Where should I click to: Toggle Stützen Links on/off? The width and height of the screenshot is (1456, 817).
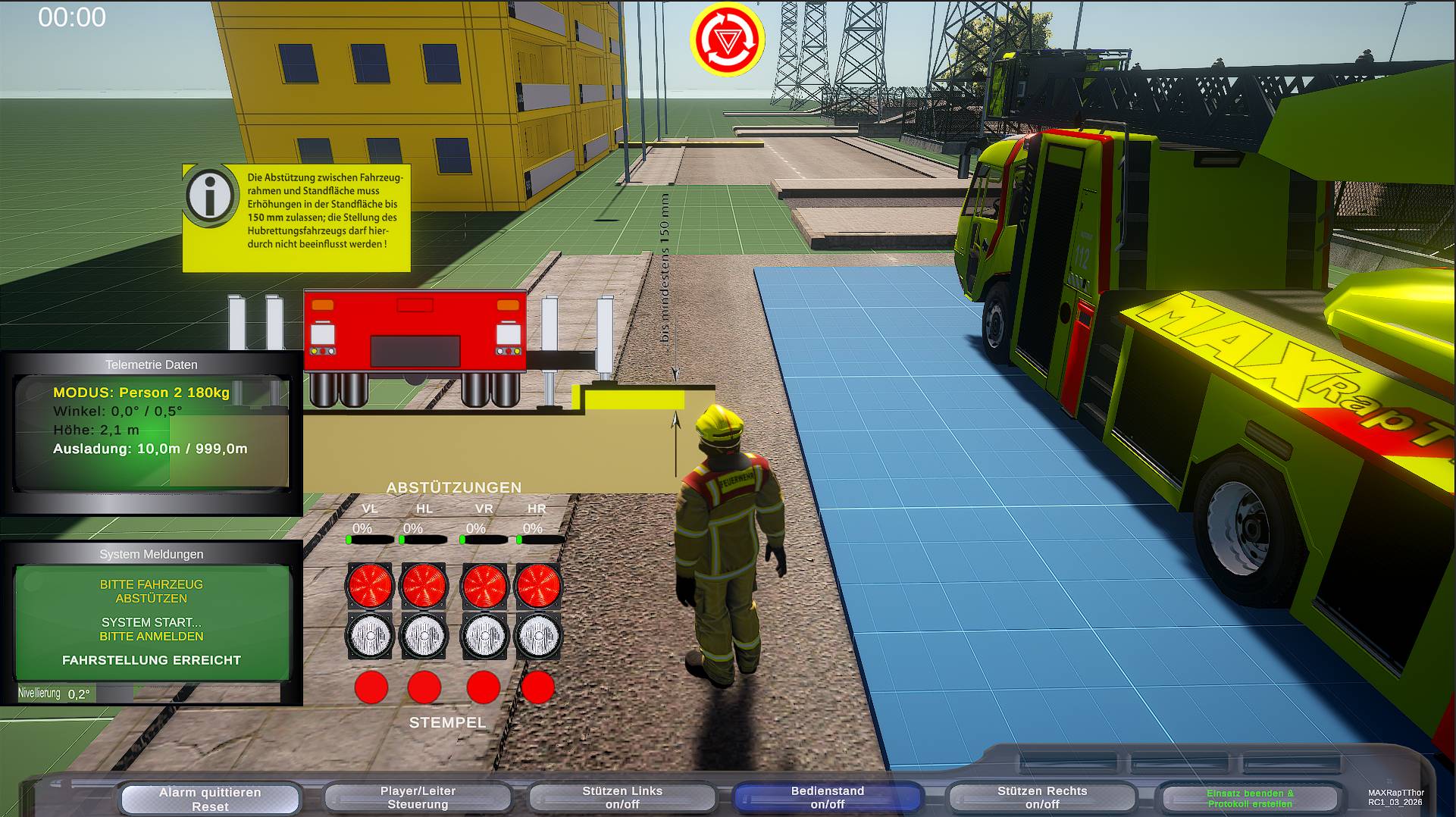[x=623, y=797]
